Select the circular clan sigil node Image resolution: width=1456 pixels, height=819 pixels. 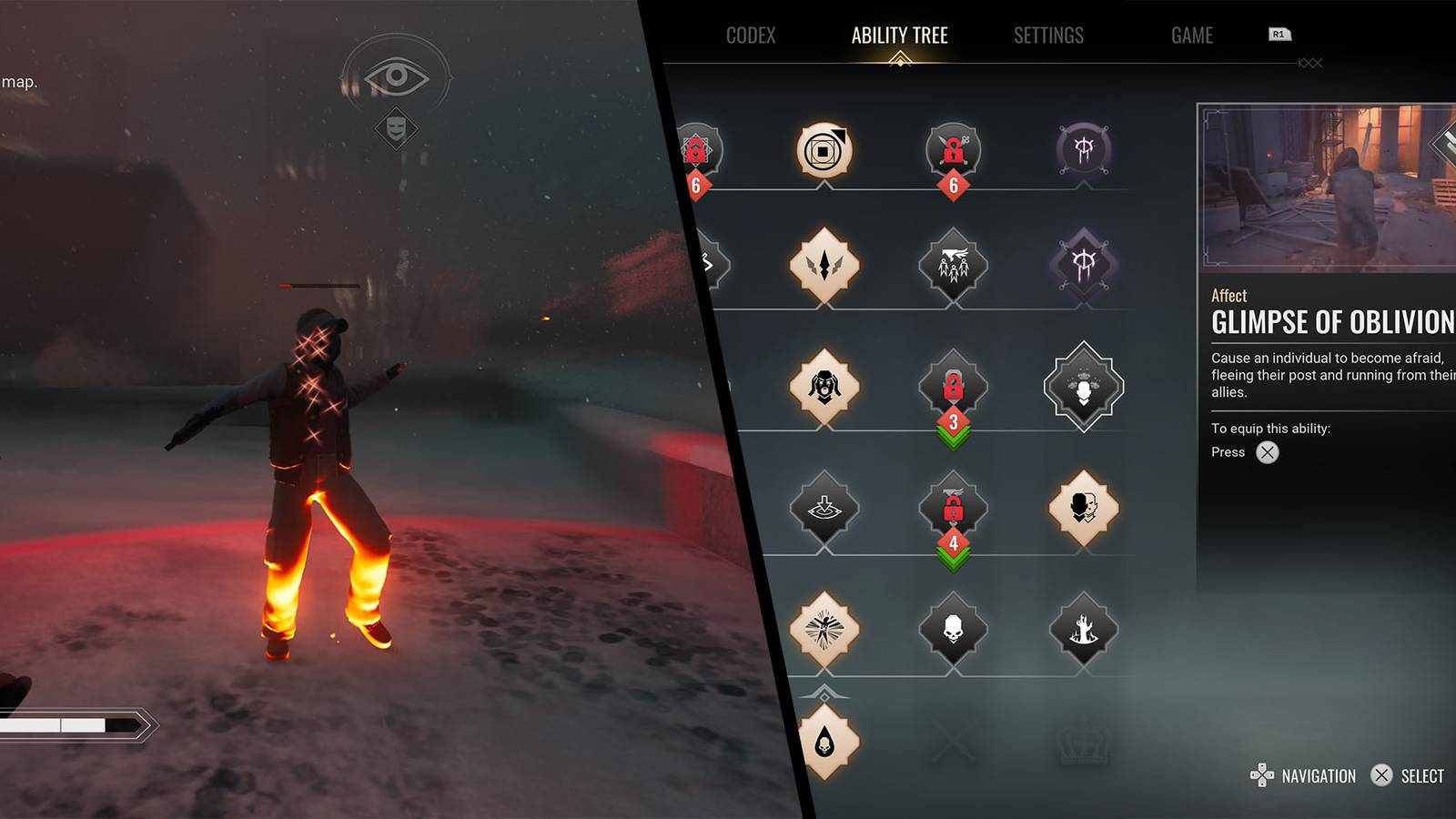1083,150
